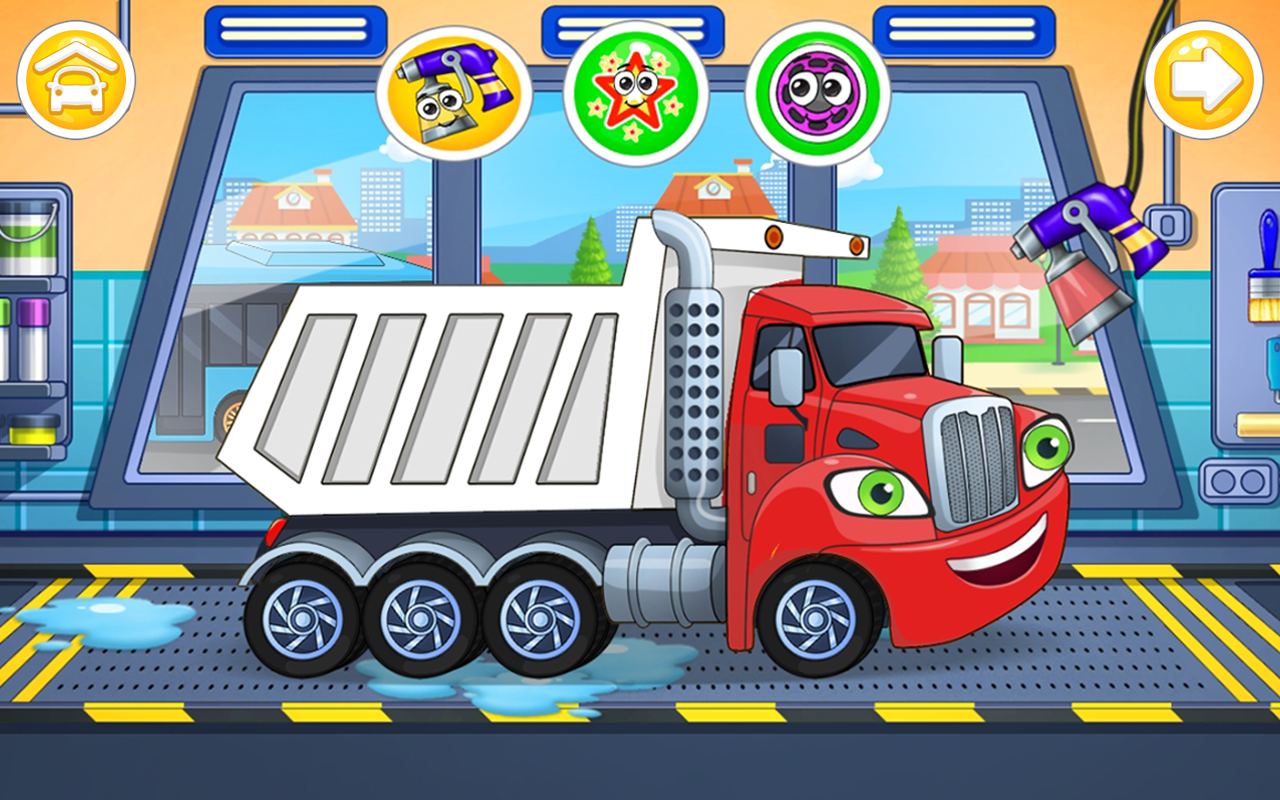Flip the wall light switch

pyautogui.click(x=1167, y=225)
